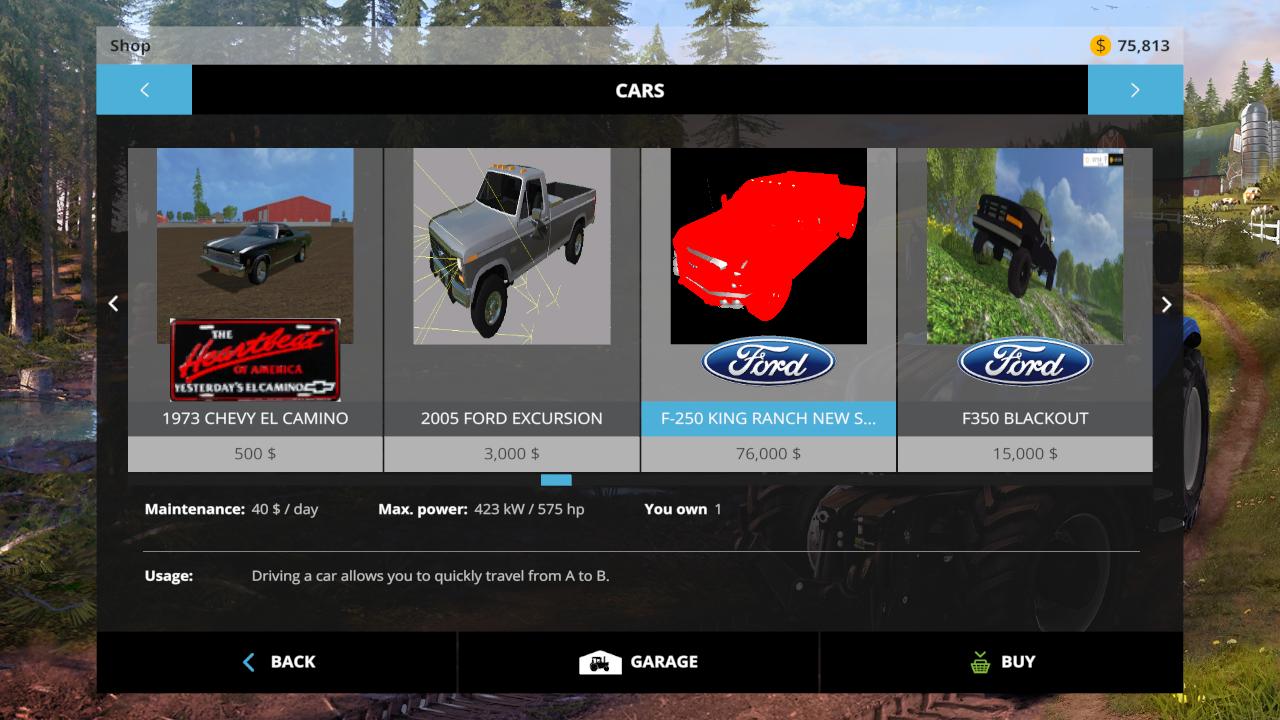Show more cars with the right white arrow
The height and width of the screenshot is (720, 1280).
click(x=1166, y=304)
